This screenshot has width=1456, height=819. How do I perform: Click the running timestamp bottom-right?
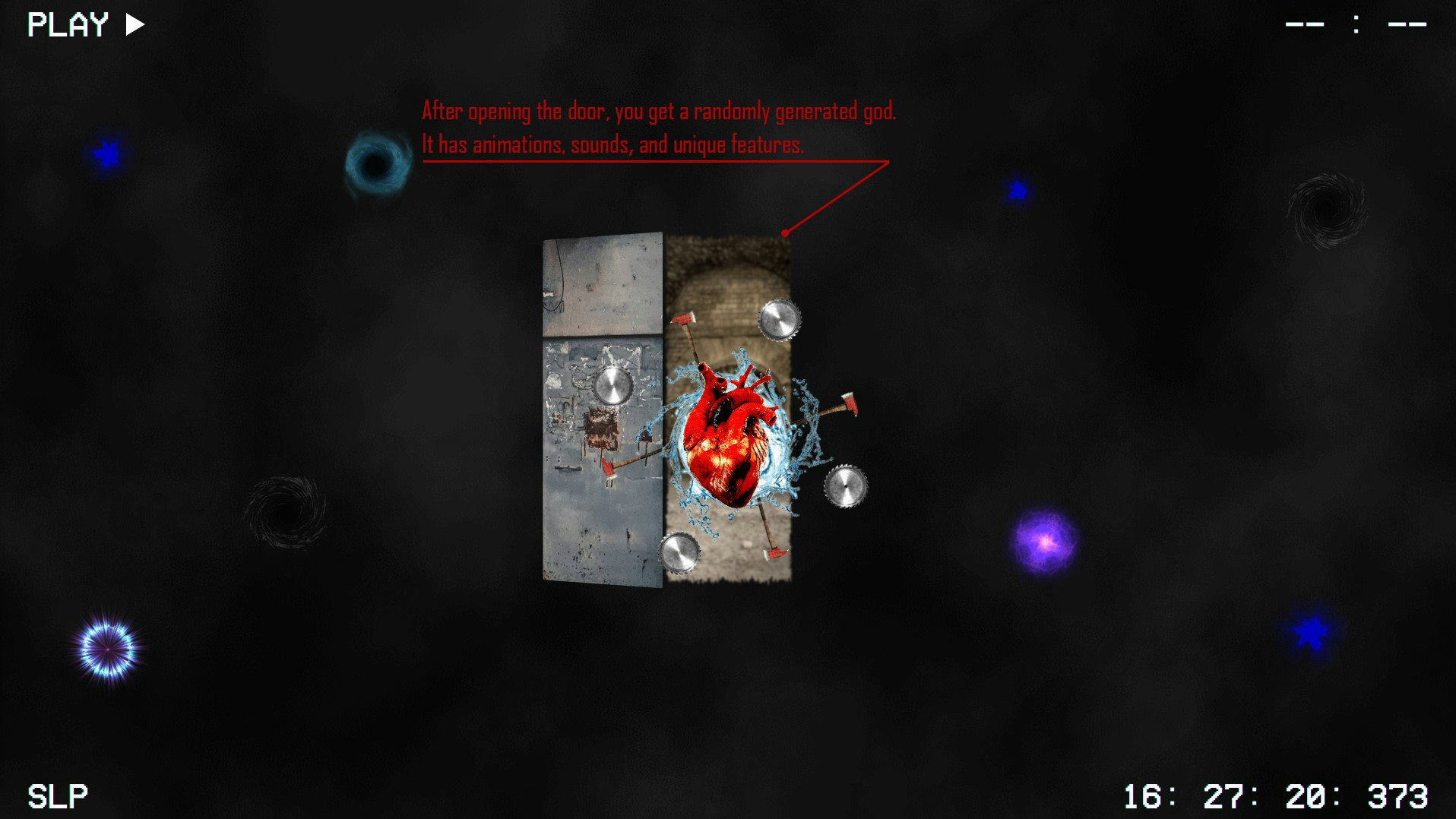(x=1279, y=795)
